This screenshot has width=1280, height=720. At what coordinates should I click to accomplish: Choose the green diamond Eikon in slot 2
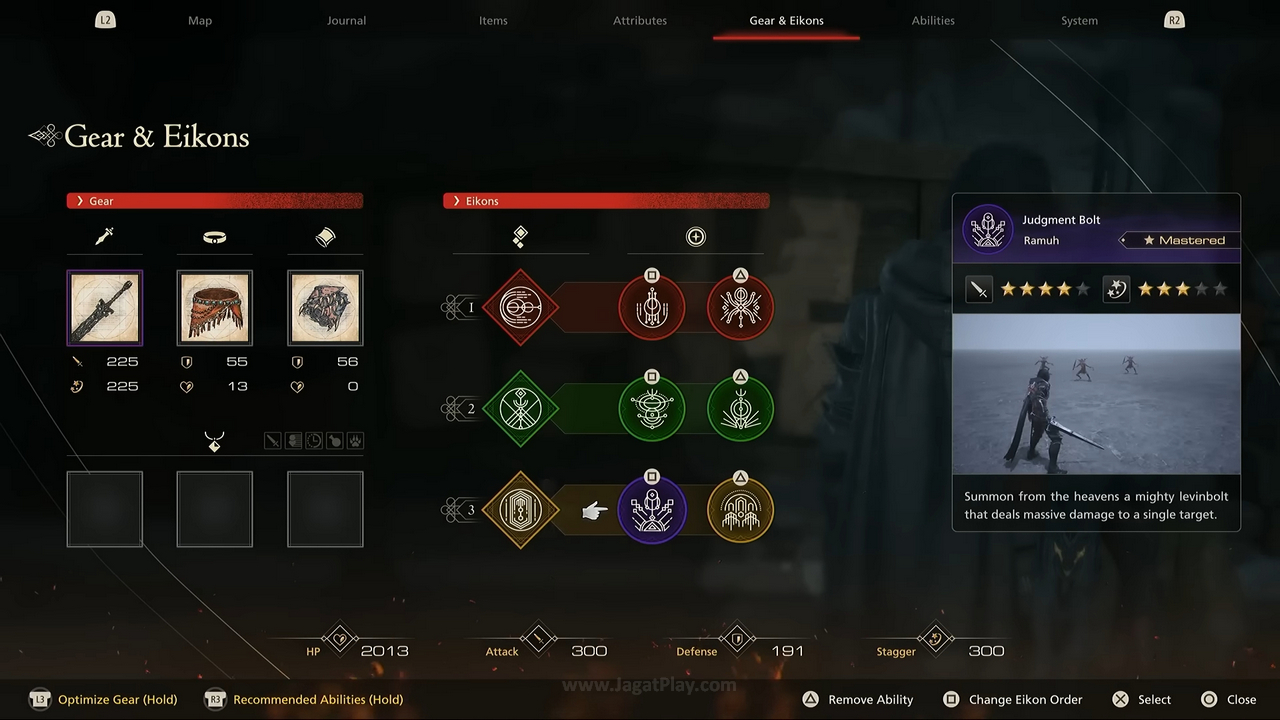coord(520,408)
